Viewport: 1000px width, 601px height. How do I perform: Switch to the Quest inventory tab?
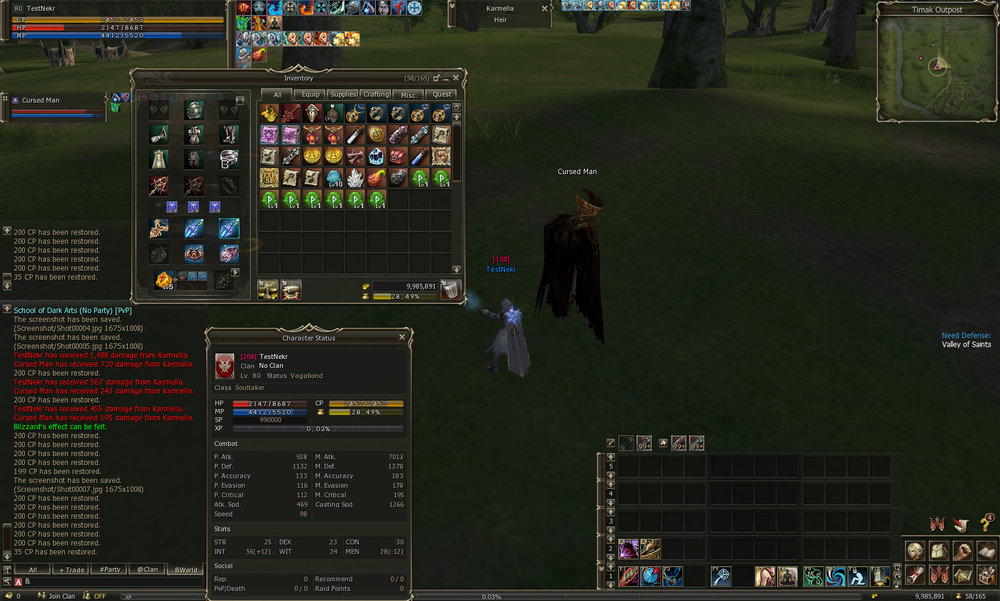click(x=441, y=94)
